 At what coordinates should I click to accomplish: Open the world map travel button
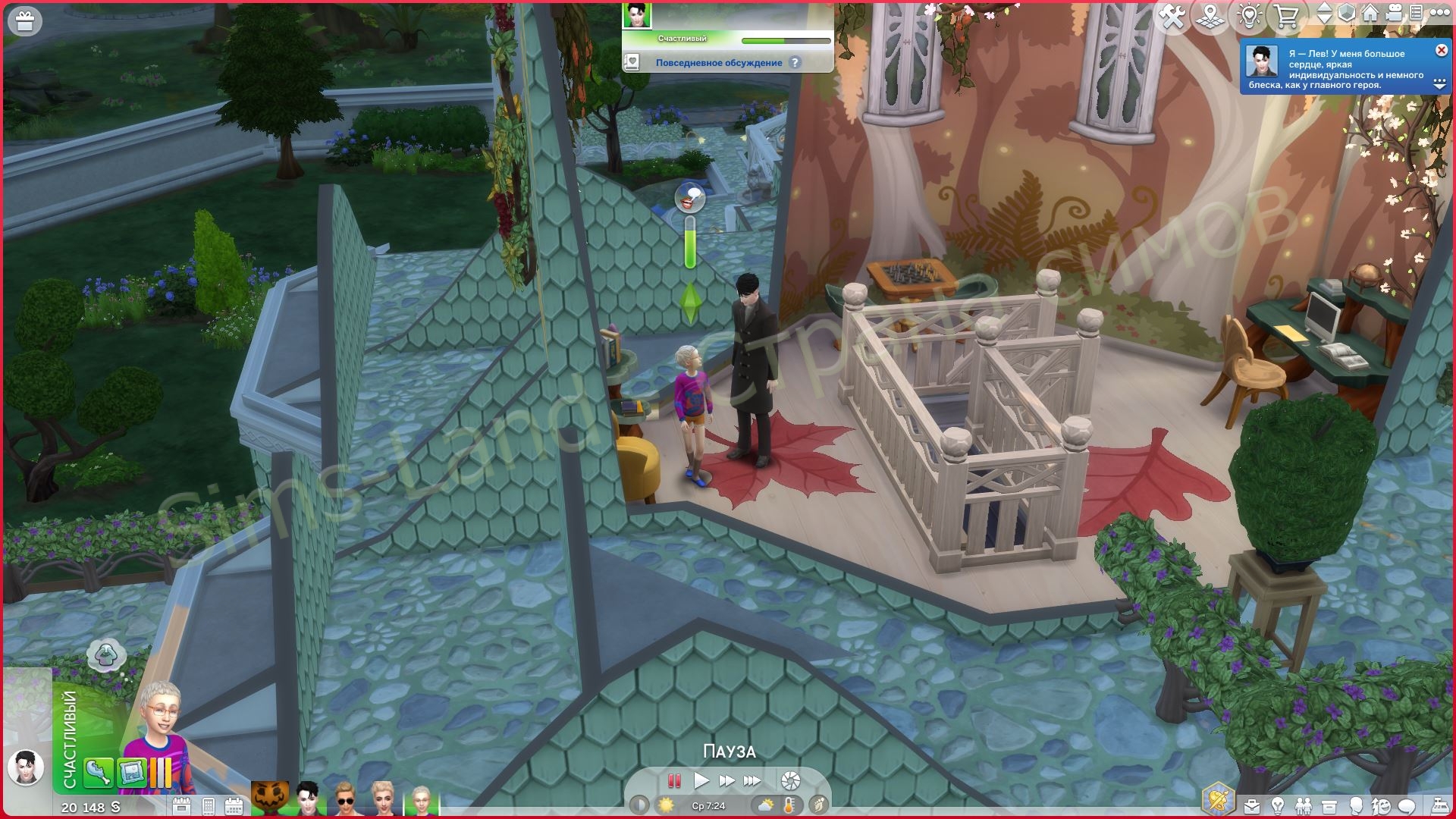1210,17
